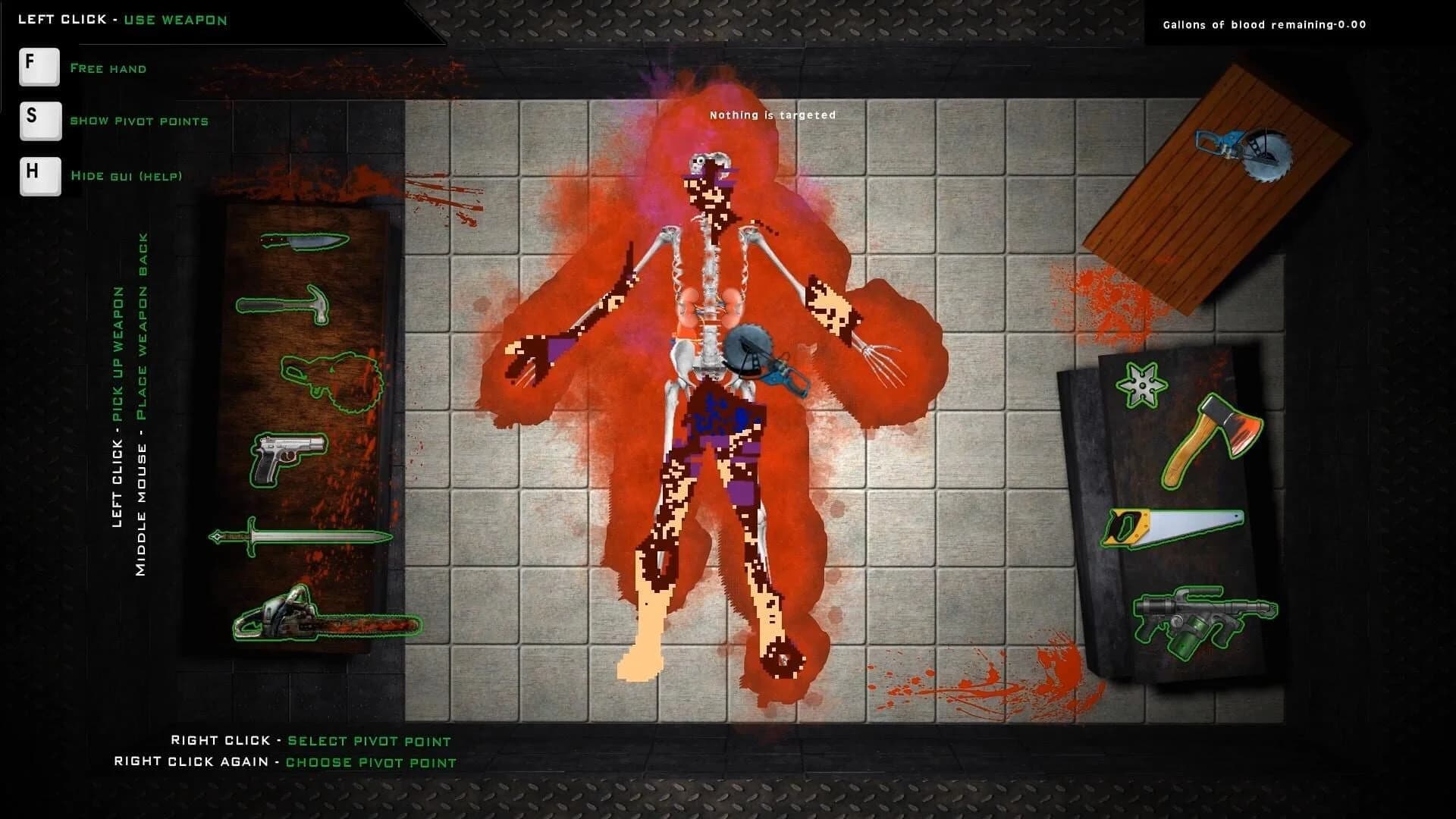Hide the GUI using the H key button
Viewport: 1456px width, 819px height.
click(39, 176)
